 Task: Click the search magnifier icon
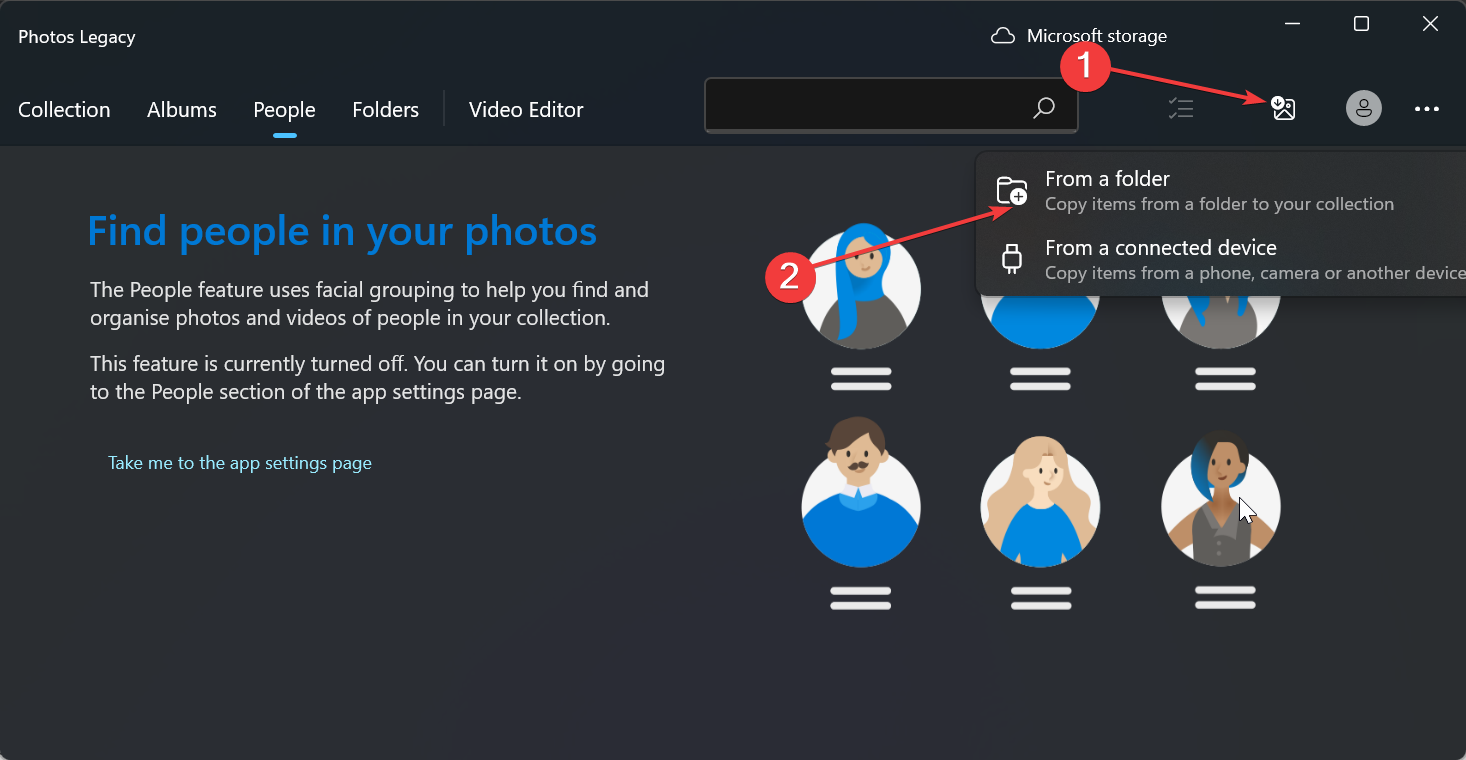pos(1044,106)
